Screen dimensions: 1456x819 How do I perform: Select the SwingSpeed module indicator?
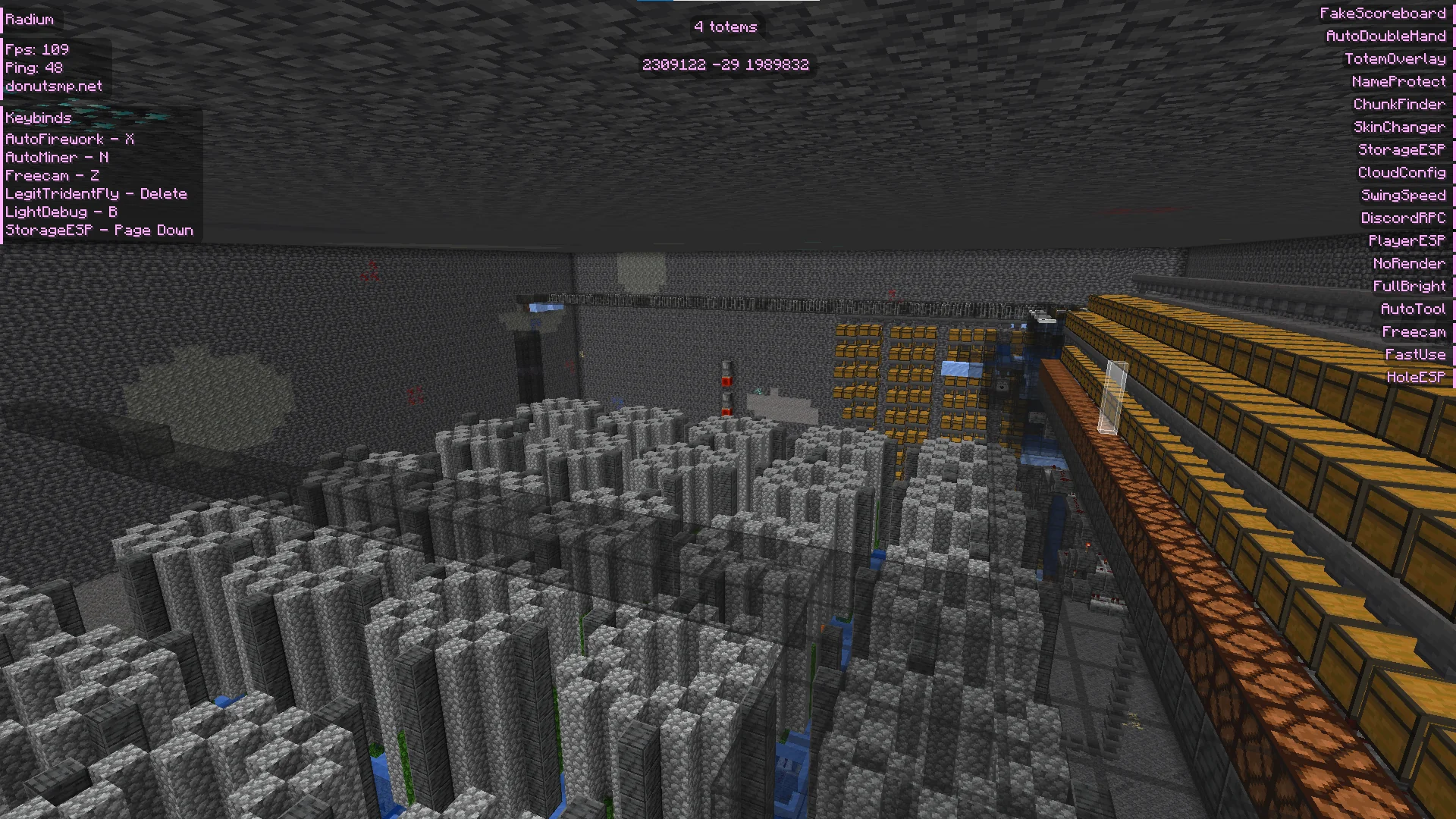(1404, 195)
